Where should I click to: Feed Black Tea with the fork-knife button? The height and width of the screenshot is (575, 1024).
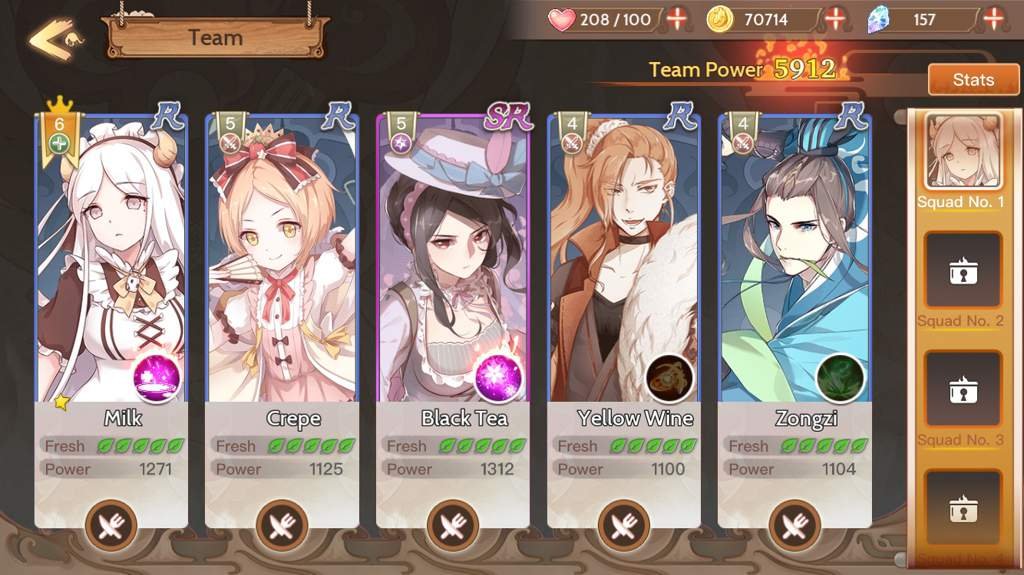tap(453, 524)
